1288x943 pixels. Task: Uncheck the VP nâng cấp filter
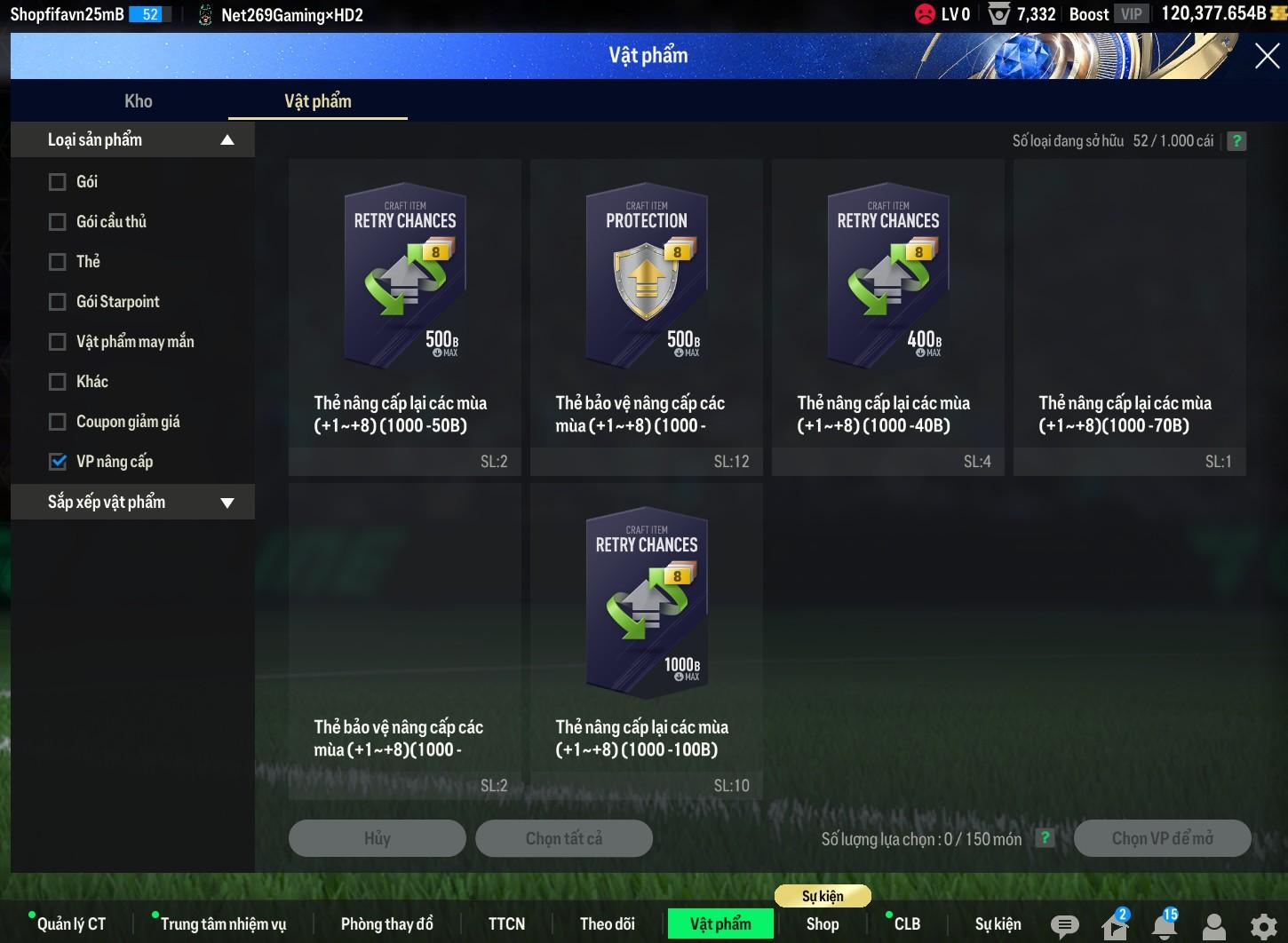pos(58,462)
